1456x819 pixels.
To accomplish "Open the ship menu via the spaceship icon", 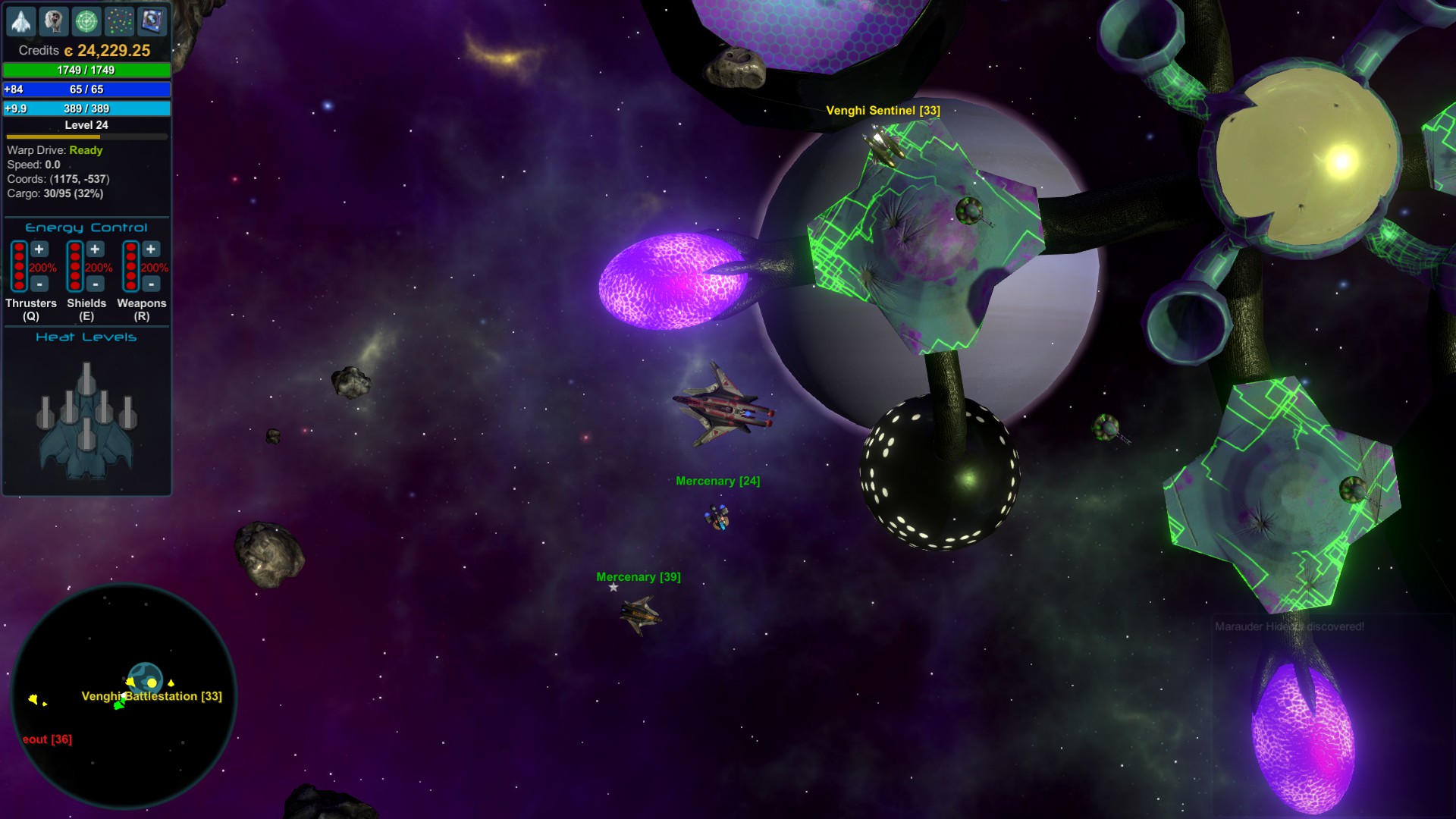I will (x=21, y=21).
